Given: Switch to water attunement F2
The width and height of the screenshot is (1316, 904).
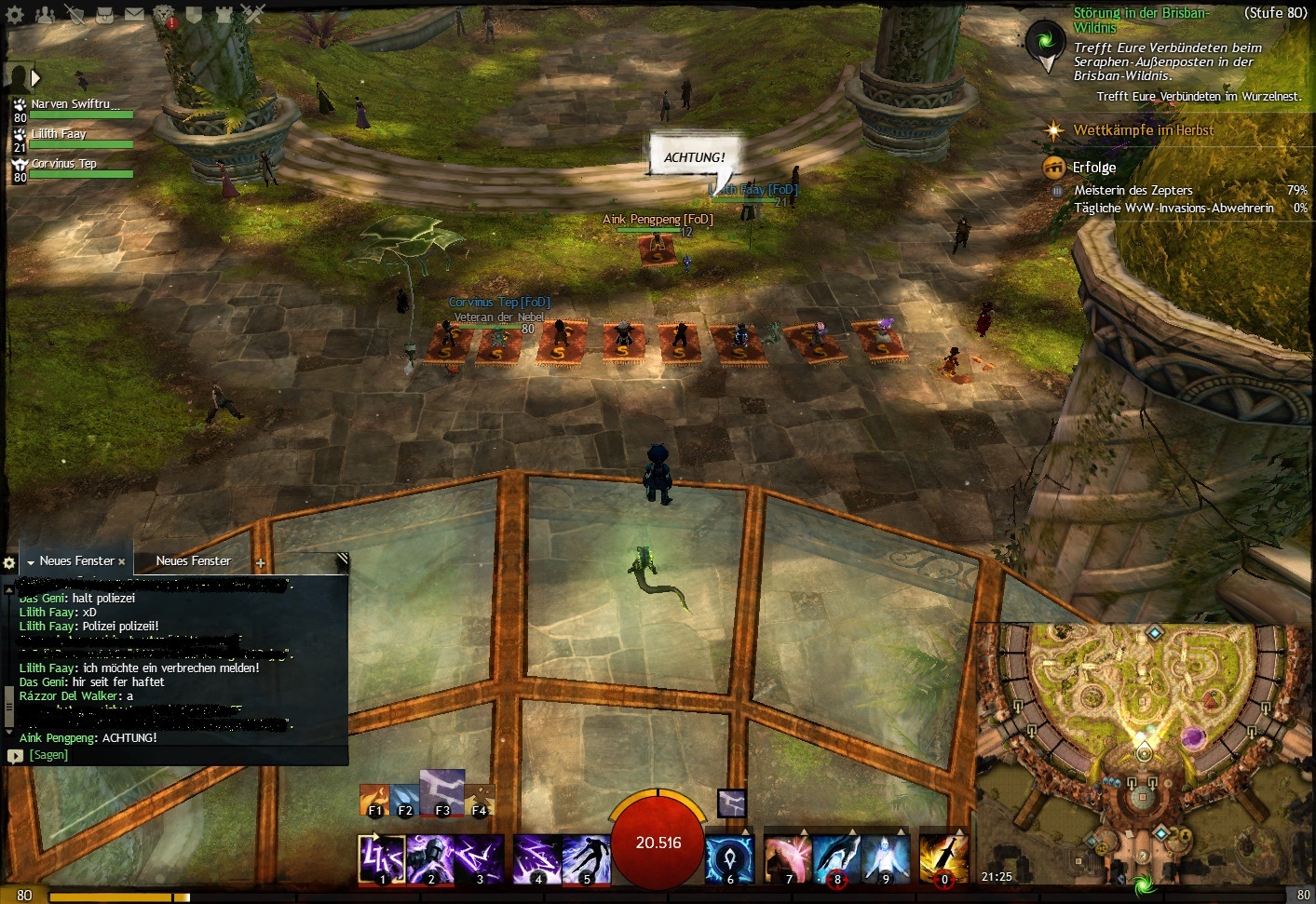Looking at the screenshot, I should [x=404, y=801].
